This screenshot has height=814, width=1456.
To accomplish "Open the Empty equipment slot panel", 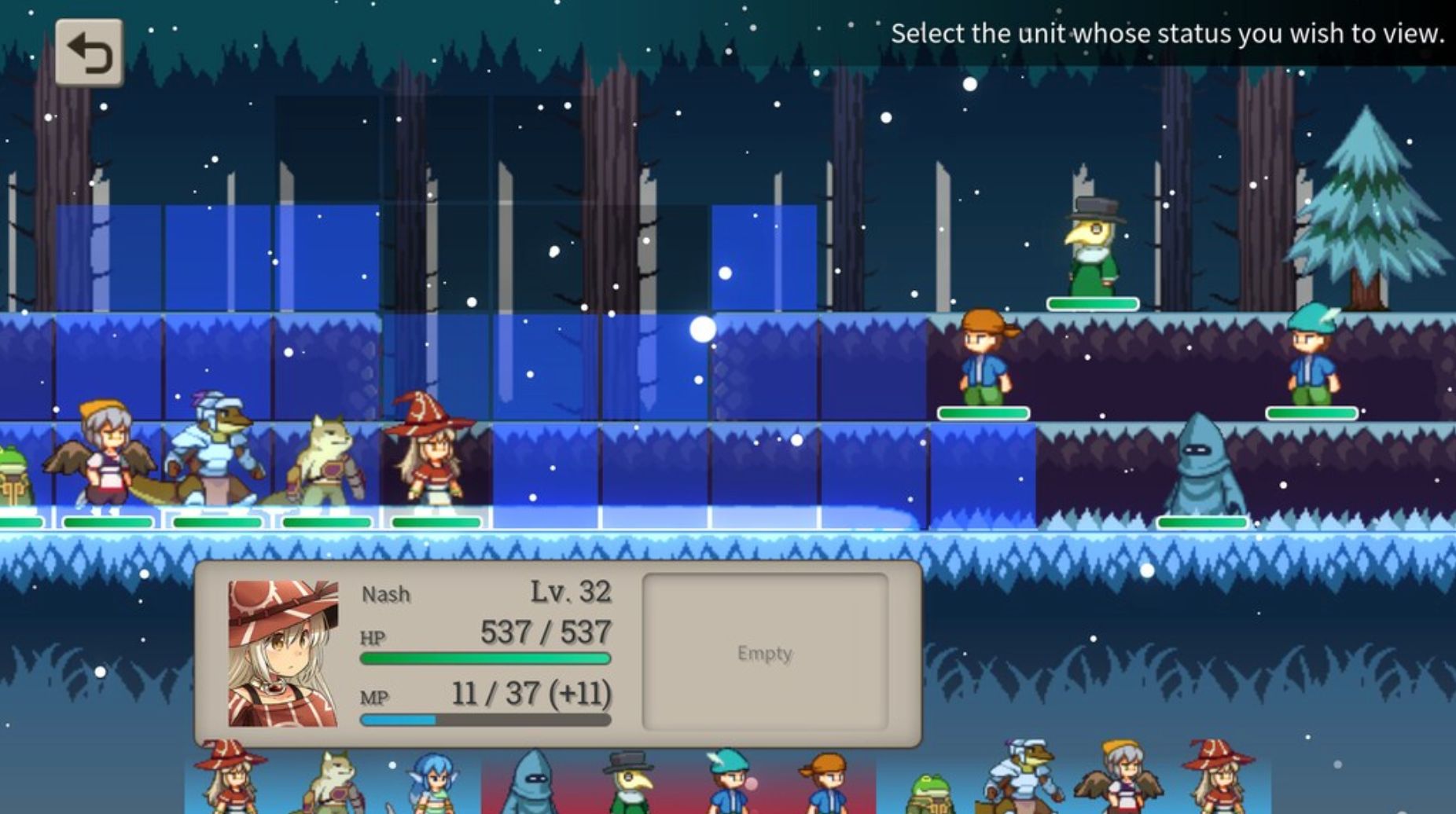I will click(x=765, y=652).
